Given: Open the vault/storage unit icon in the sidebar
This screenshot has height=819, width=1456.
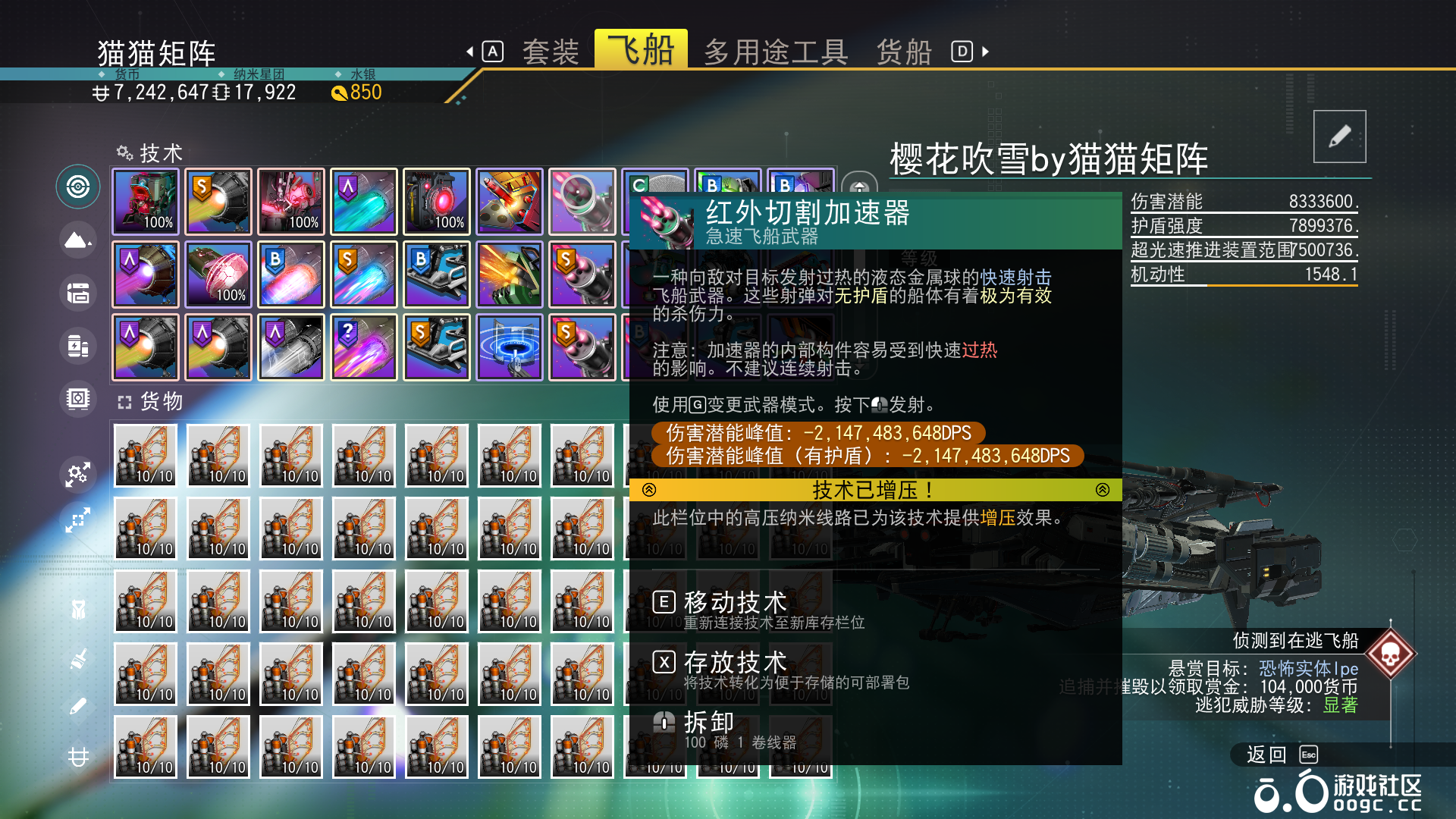Looking at the screenshot, I should pyautogui.click(x=77, y=399).
